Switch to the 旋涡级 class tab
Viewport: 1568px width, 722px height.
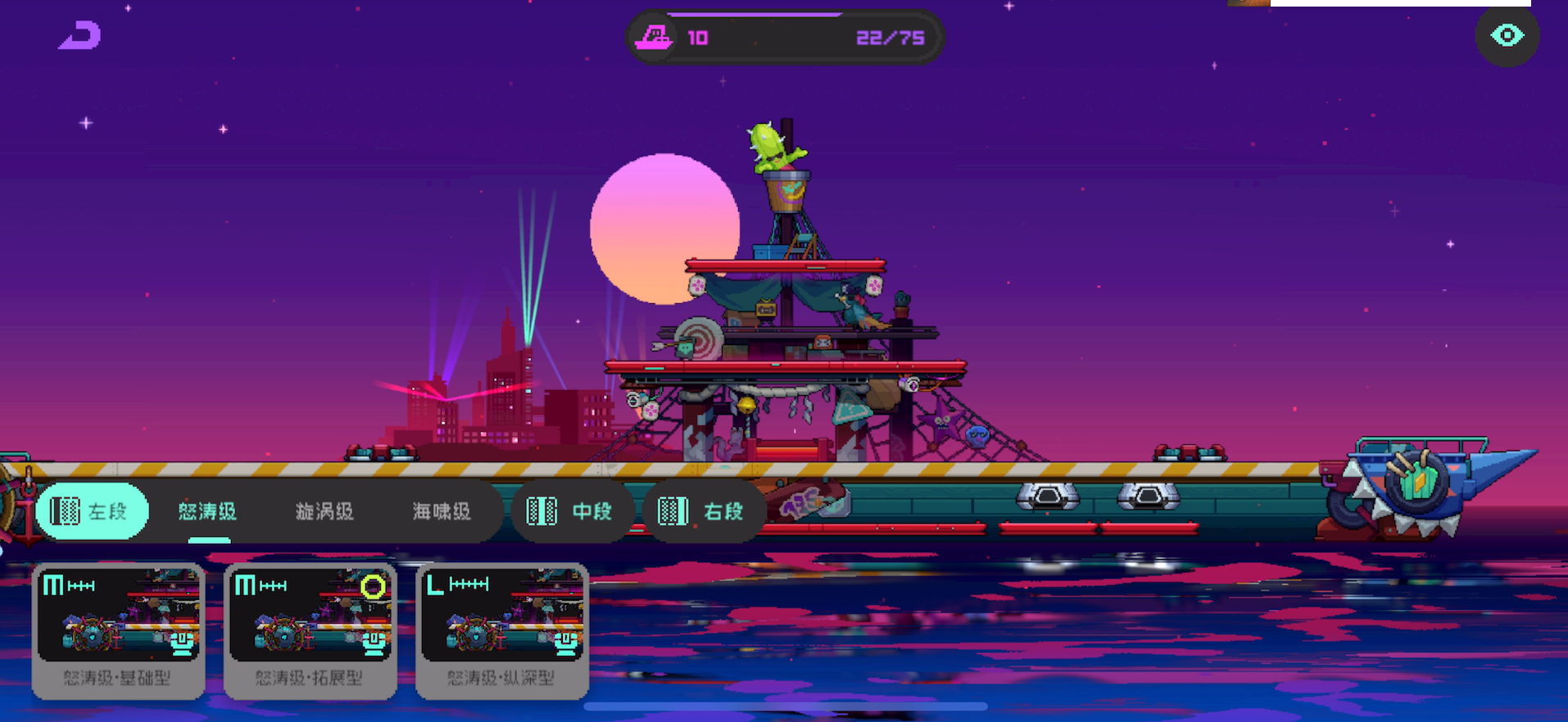324,512
